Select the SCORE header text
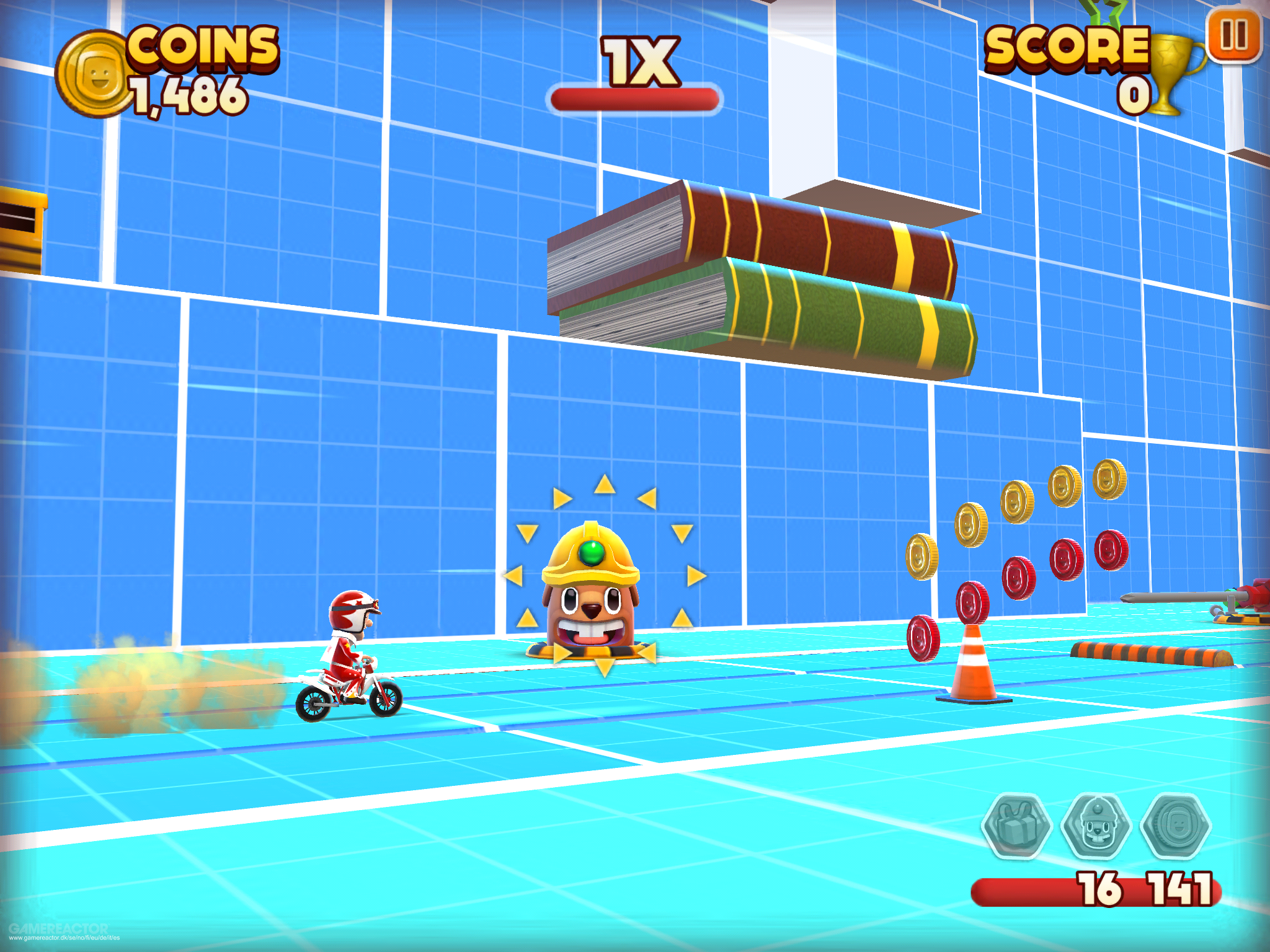The image size is (1270, 952). (1068, 48)
